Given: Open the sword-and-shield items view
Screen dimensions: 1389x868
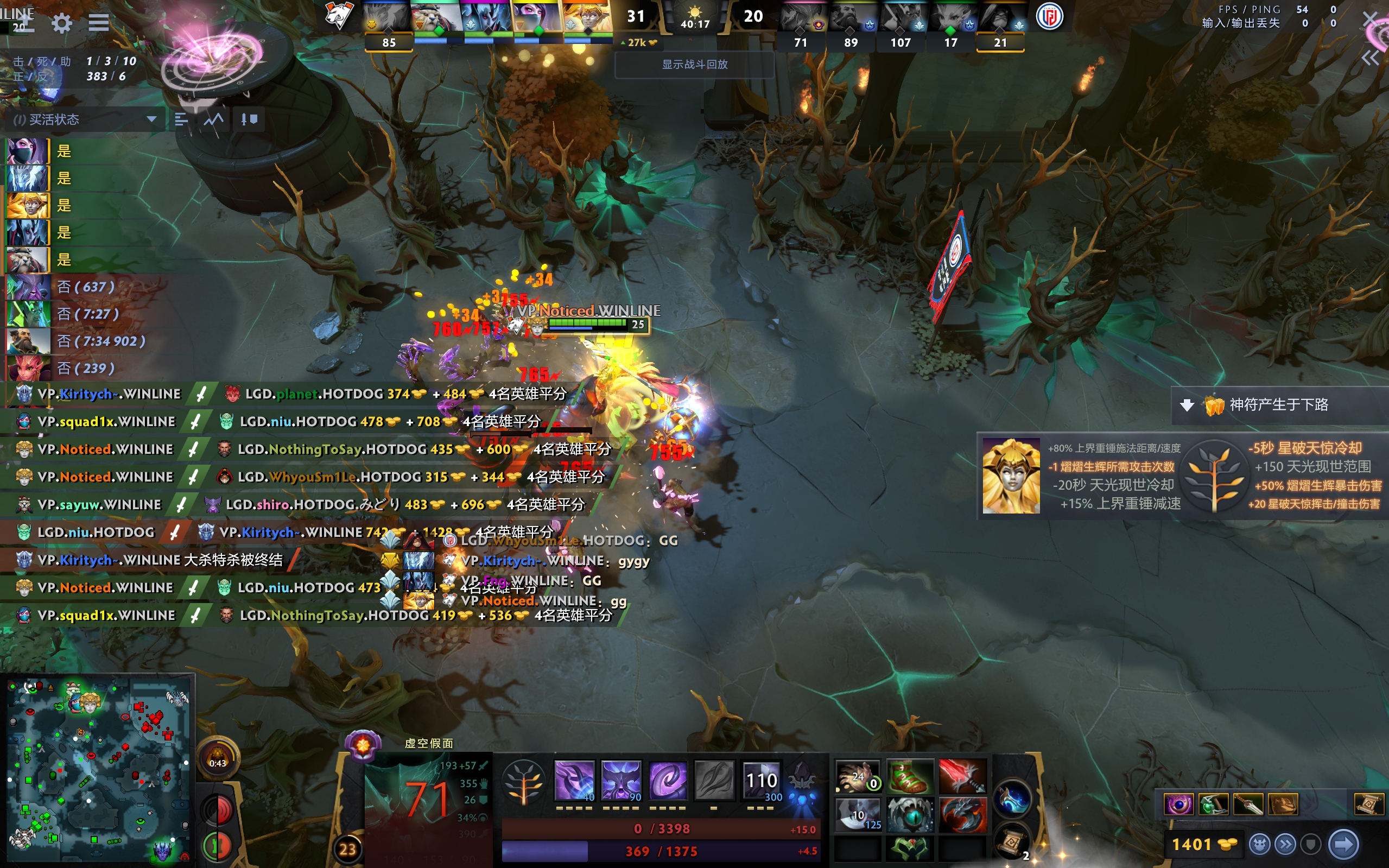Looking at the screenshot, I should click(x=249, y=119).
